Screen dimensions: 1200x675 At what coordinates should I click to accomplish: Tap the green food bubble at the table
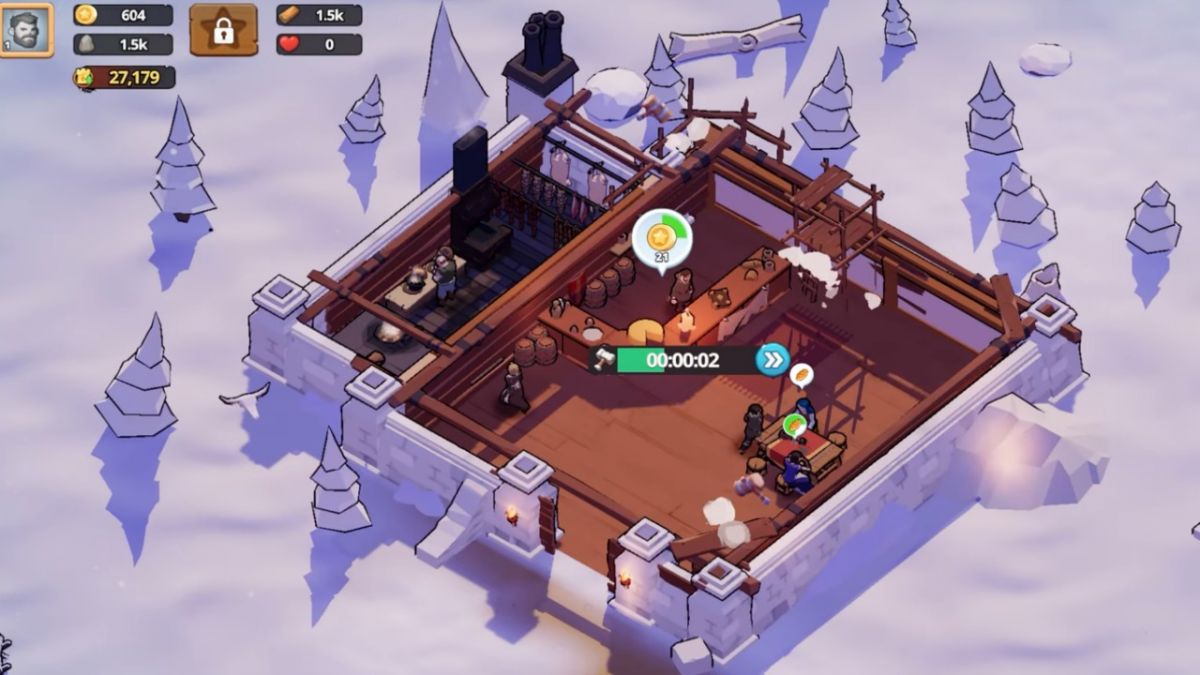[x=795, y=425]
